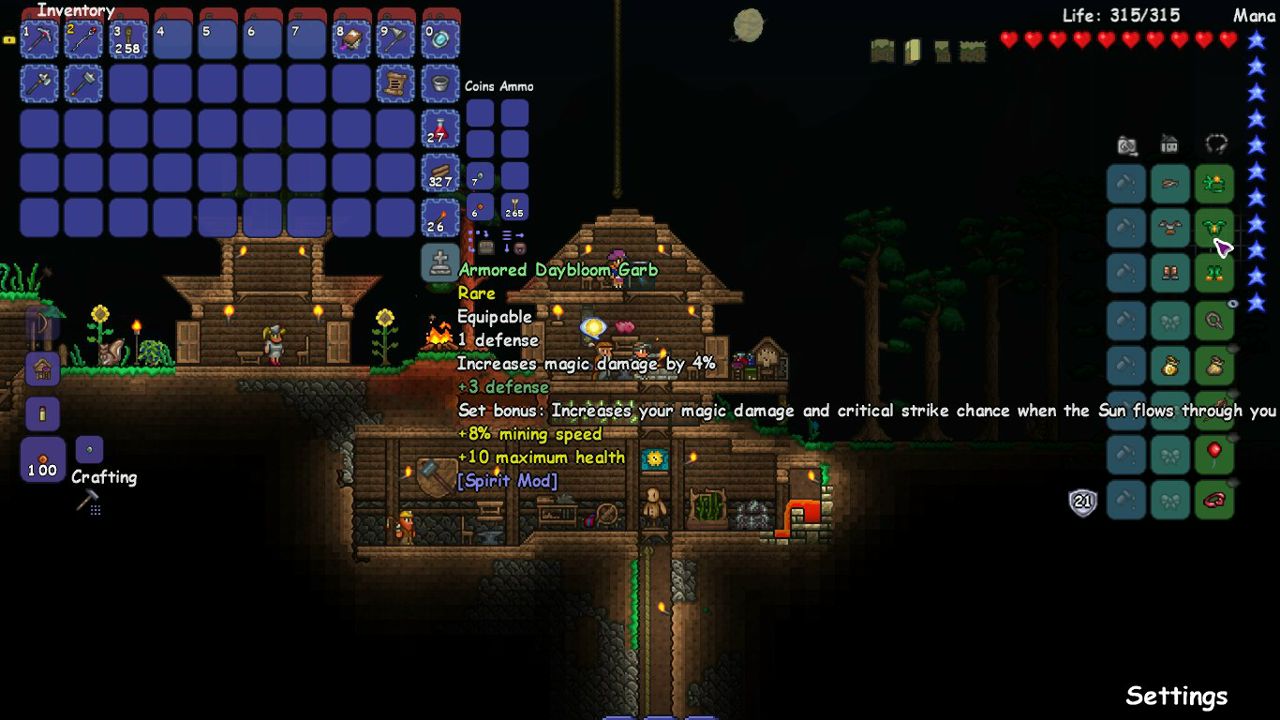1280x720 pixels.
Task: Select the spell tome in hotbar slot 8
Action: [x=352, y=38]
